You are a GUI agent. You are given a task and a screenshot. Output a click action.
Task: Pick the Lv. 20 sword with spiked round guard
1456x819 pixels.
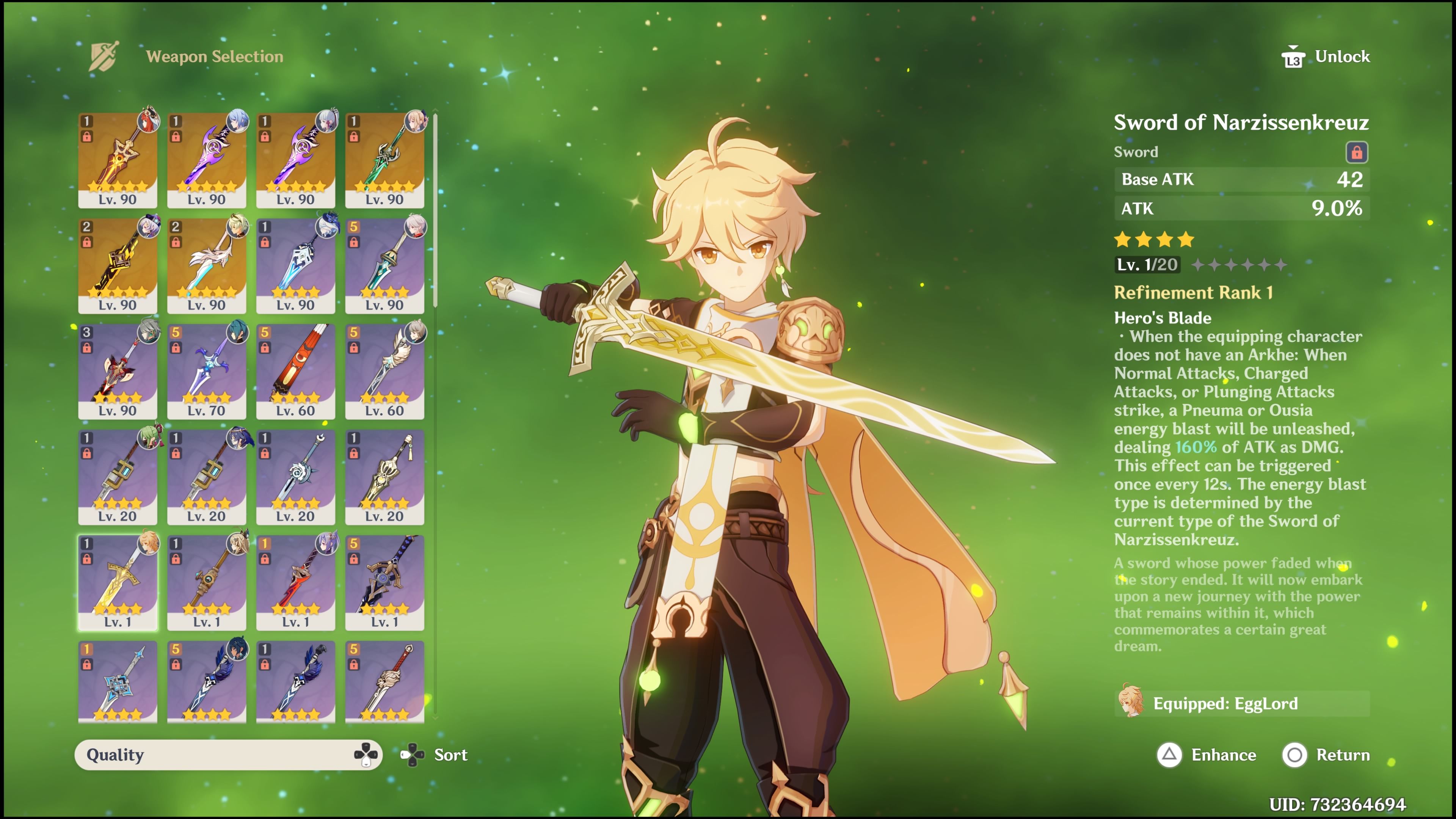click(x=295, y=476)
